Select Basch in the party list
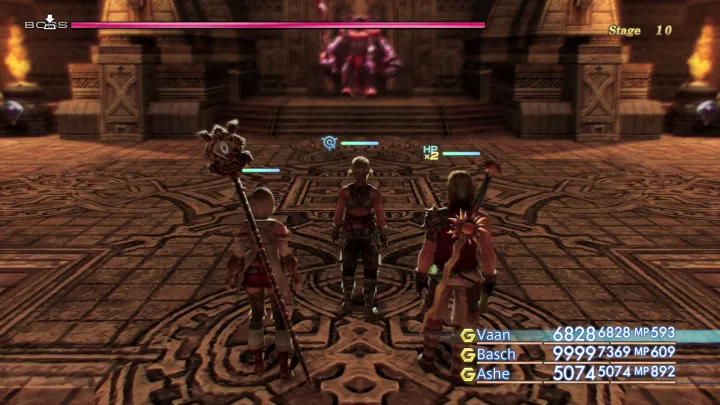 point(496,353)
